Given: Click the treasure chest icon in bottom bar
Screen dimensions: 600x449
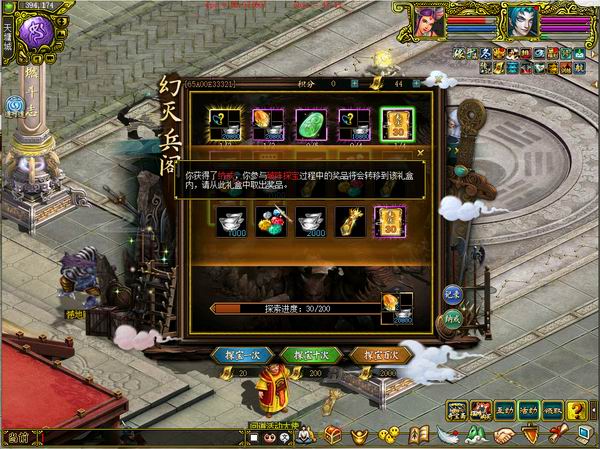Looking at the screenshot, I should click(335, 435).
